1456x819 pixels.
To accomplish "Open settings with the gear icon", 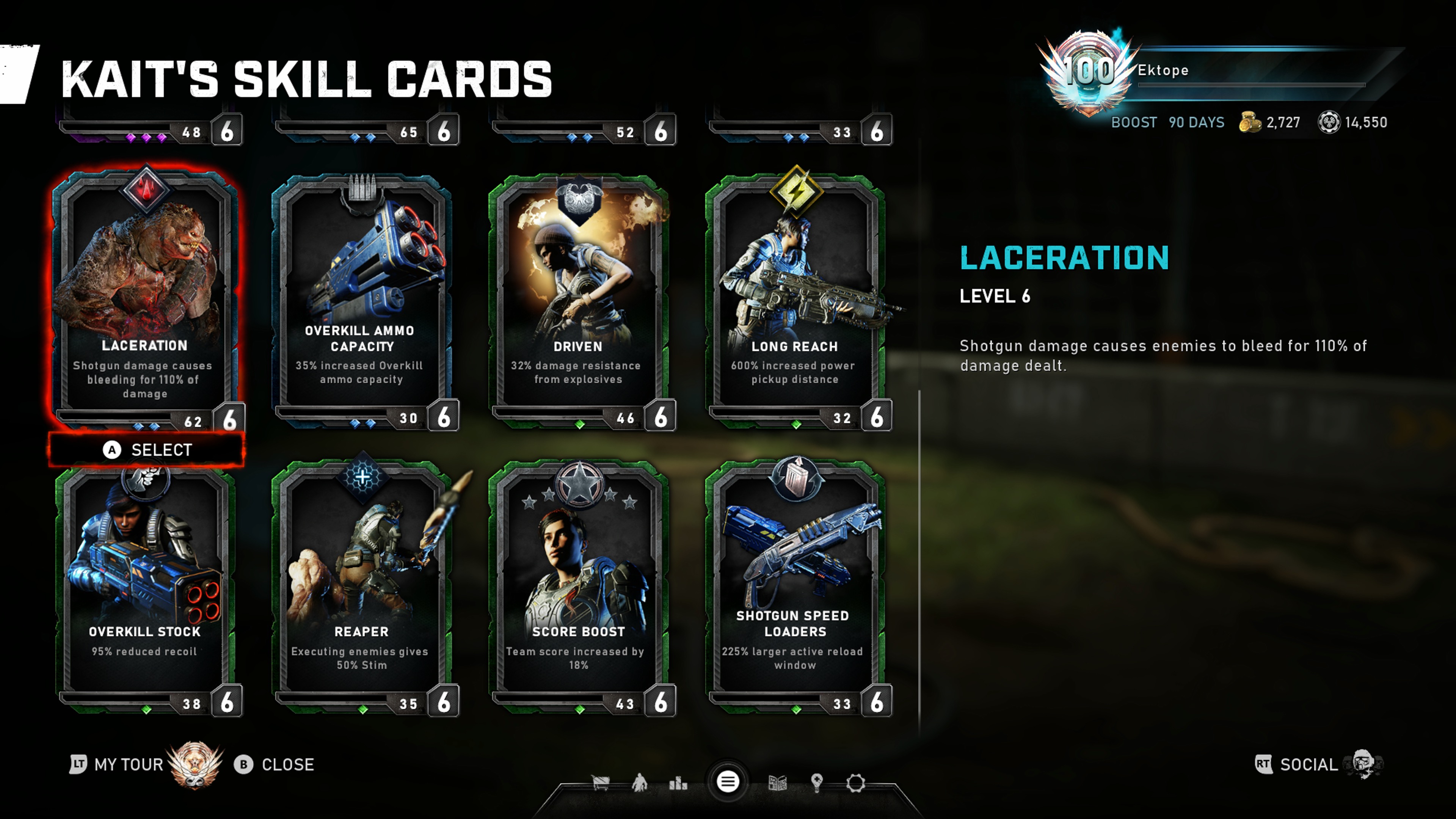I will [x=855, y=783].
